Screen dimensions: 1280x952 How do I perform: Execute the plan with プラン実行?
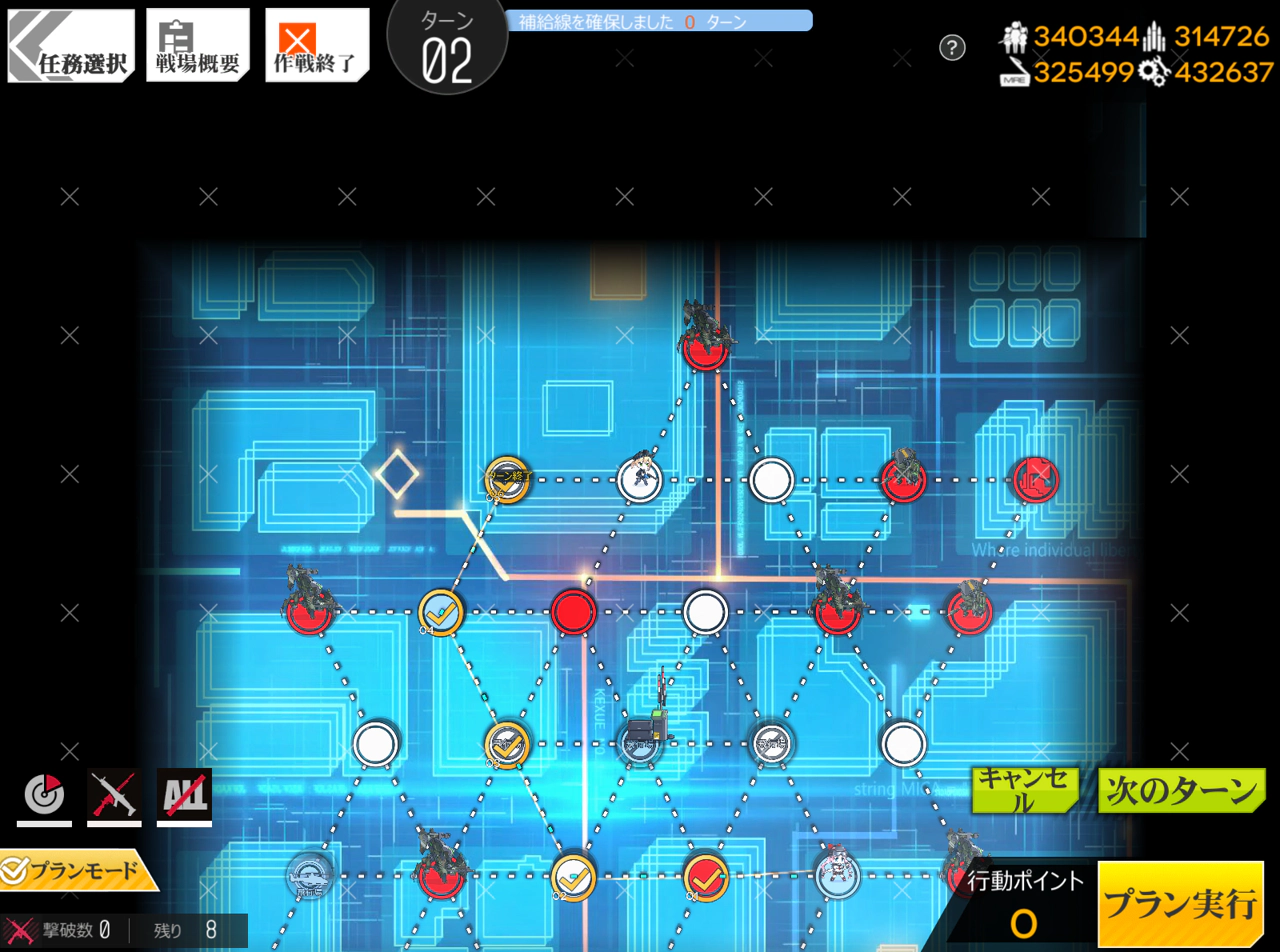(1180, 905)
